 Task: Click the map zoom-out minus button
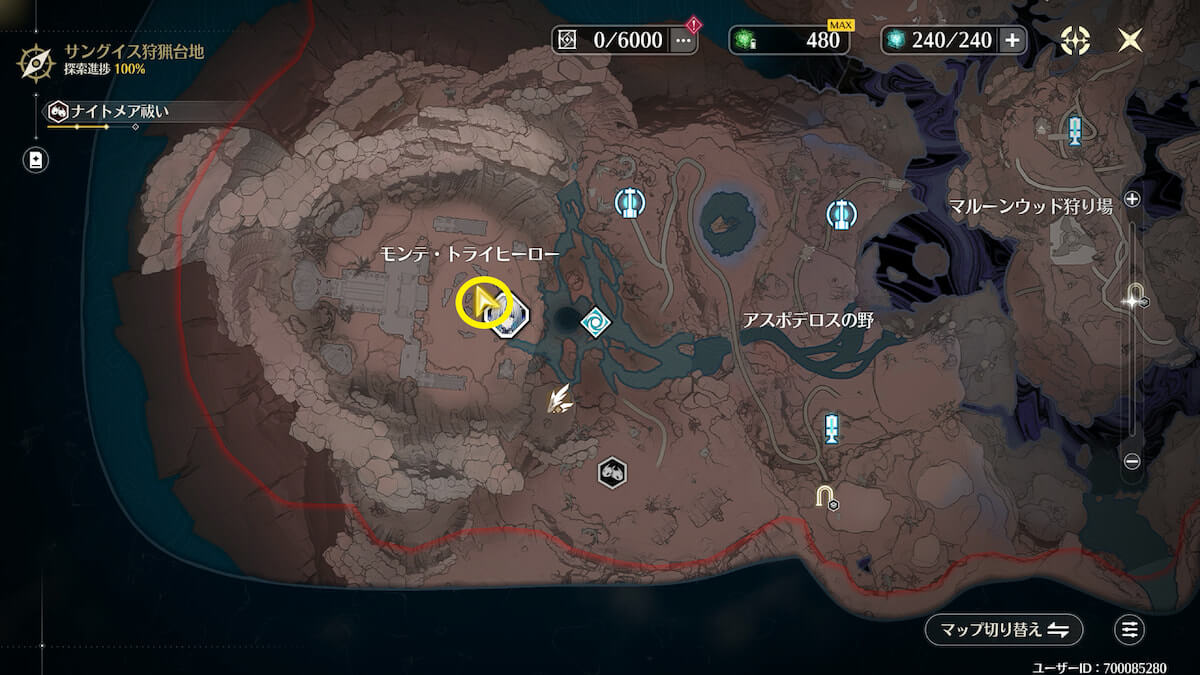[1132, 461]
